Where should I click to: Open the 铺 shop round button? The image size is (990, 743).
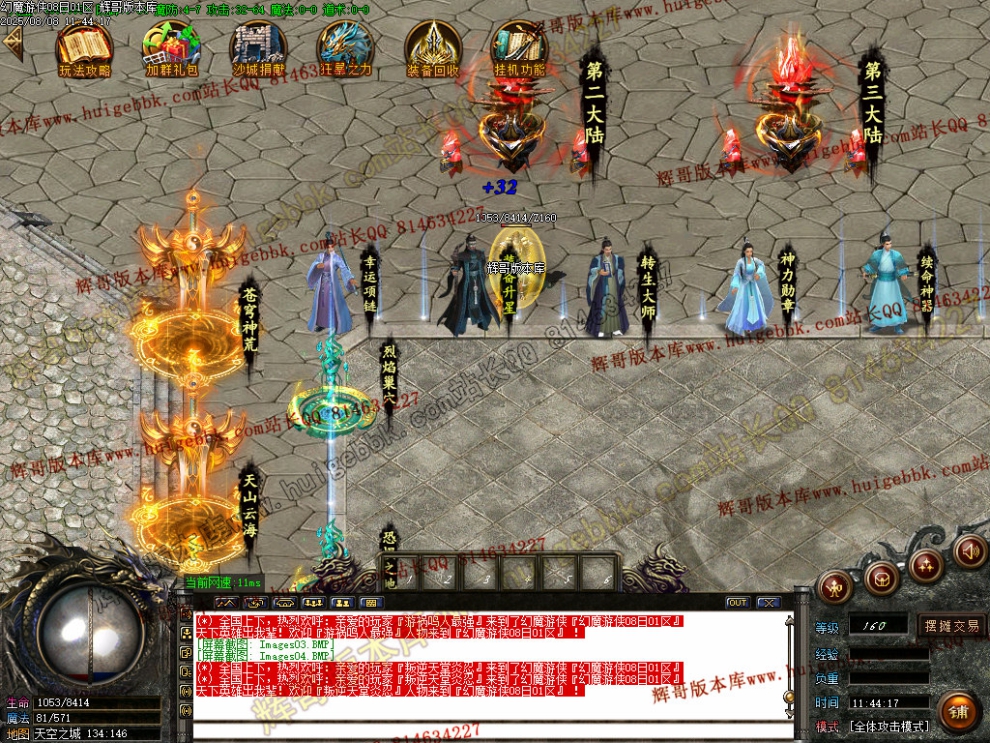coord(958,711)
